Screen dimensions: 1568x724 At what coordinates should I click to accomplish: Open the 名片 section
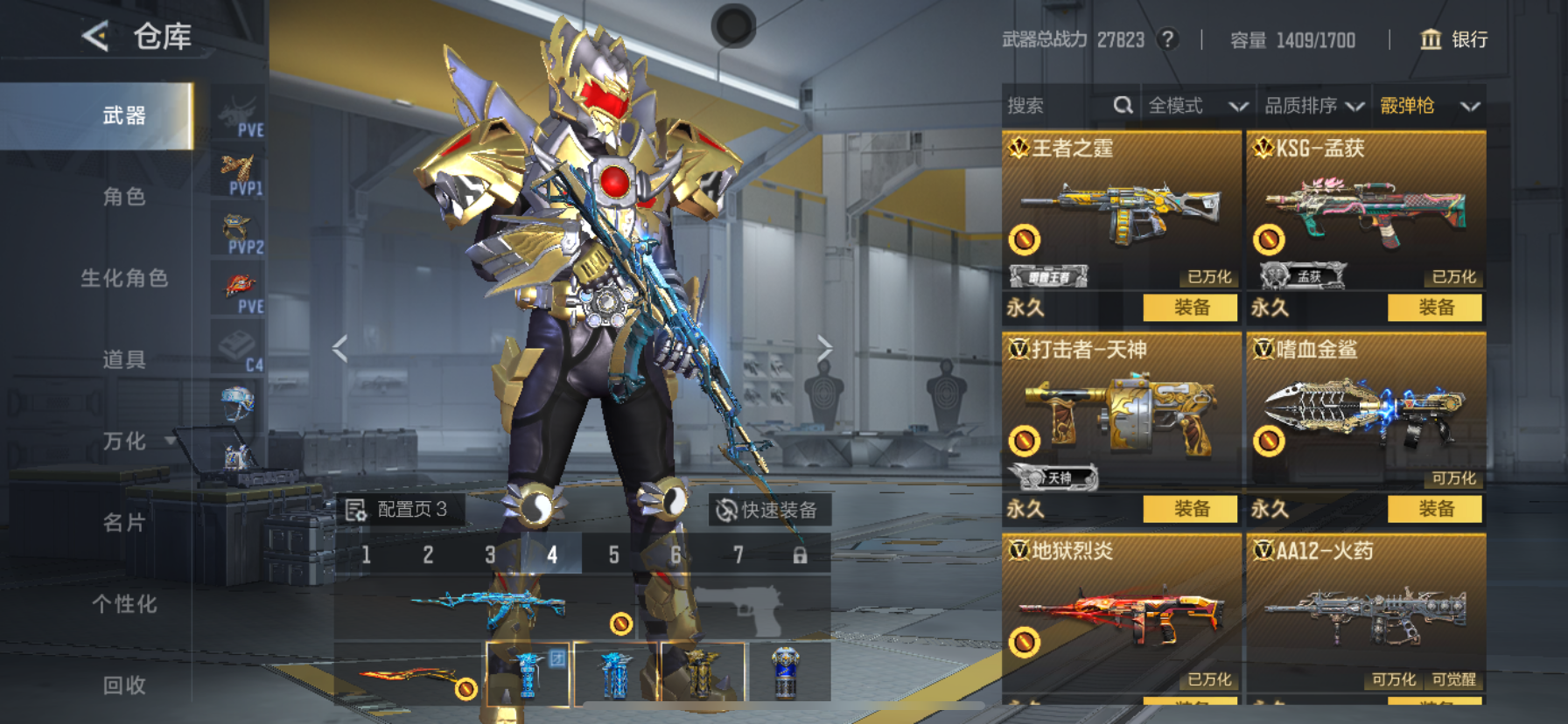pyautogui.click(x=124, y=522)
